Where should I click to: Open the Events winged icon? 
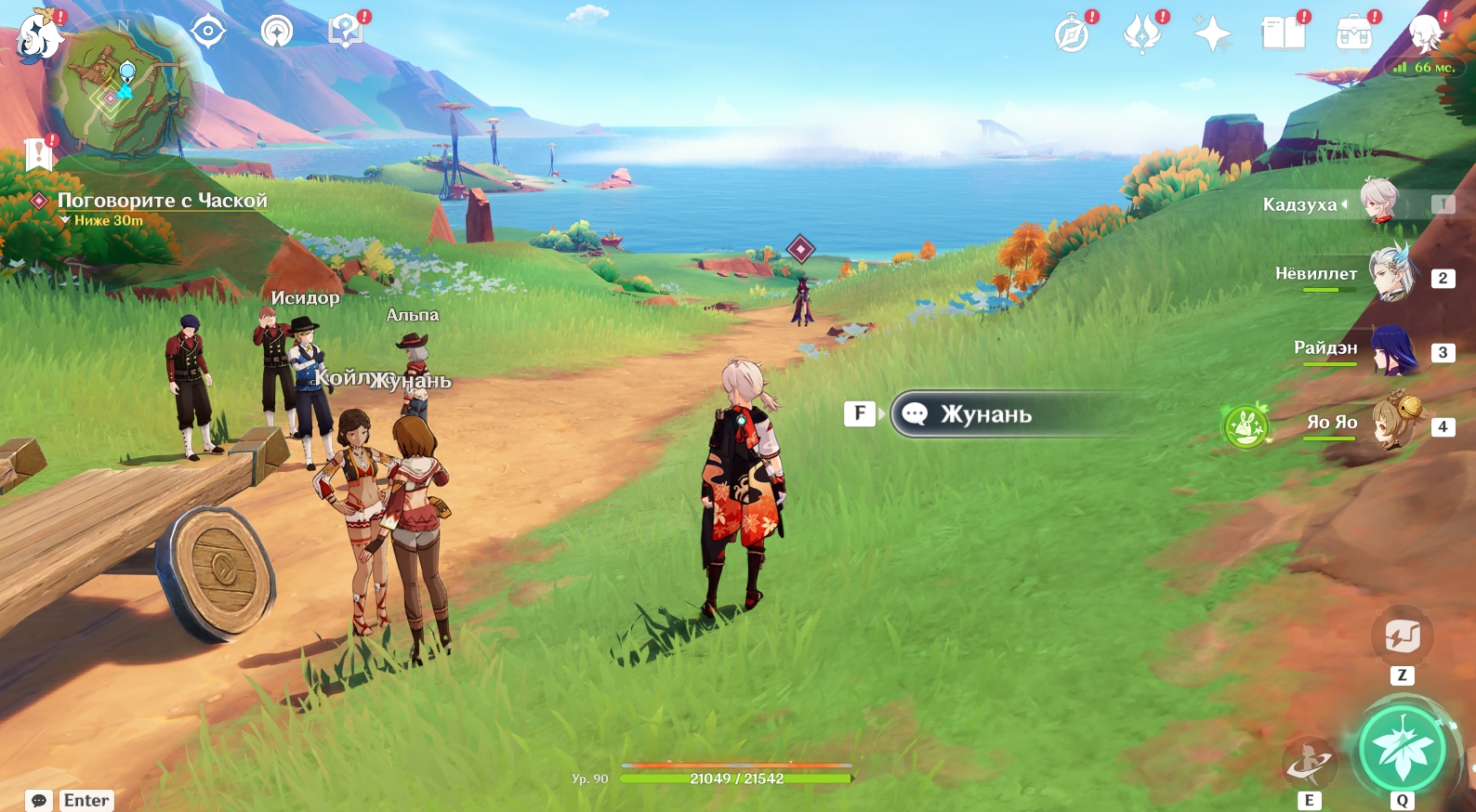coord(1142,35)
